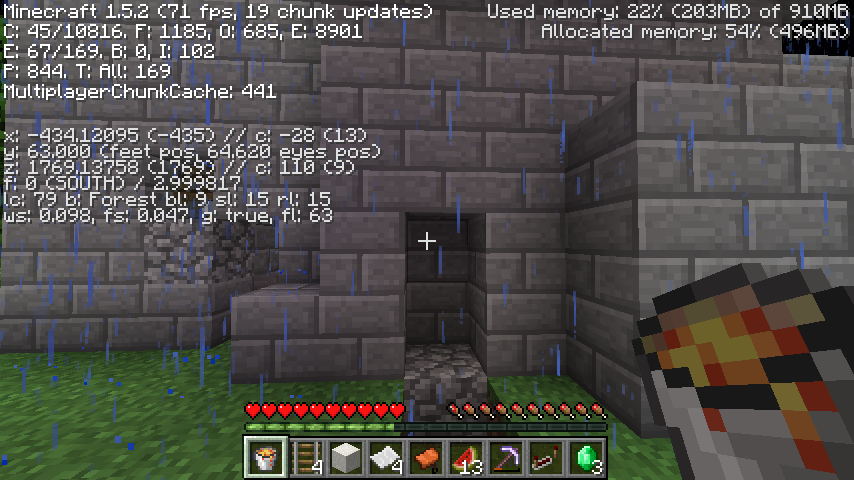This screenshot has width=854, height=480.
Task: Select the bed hotbar slot
Action: click(x=545, y=457)
